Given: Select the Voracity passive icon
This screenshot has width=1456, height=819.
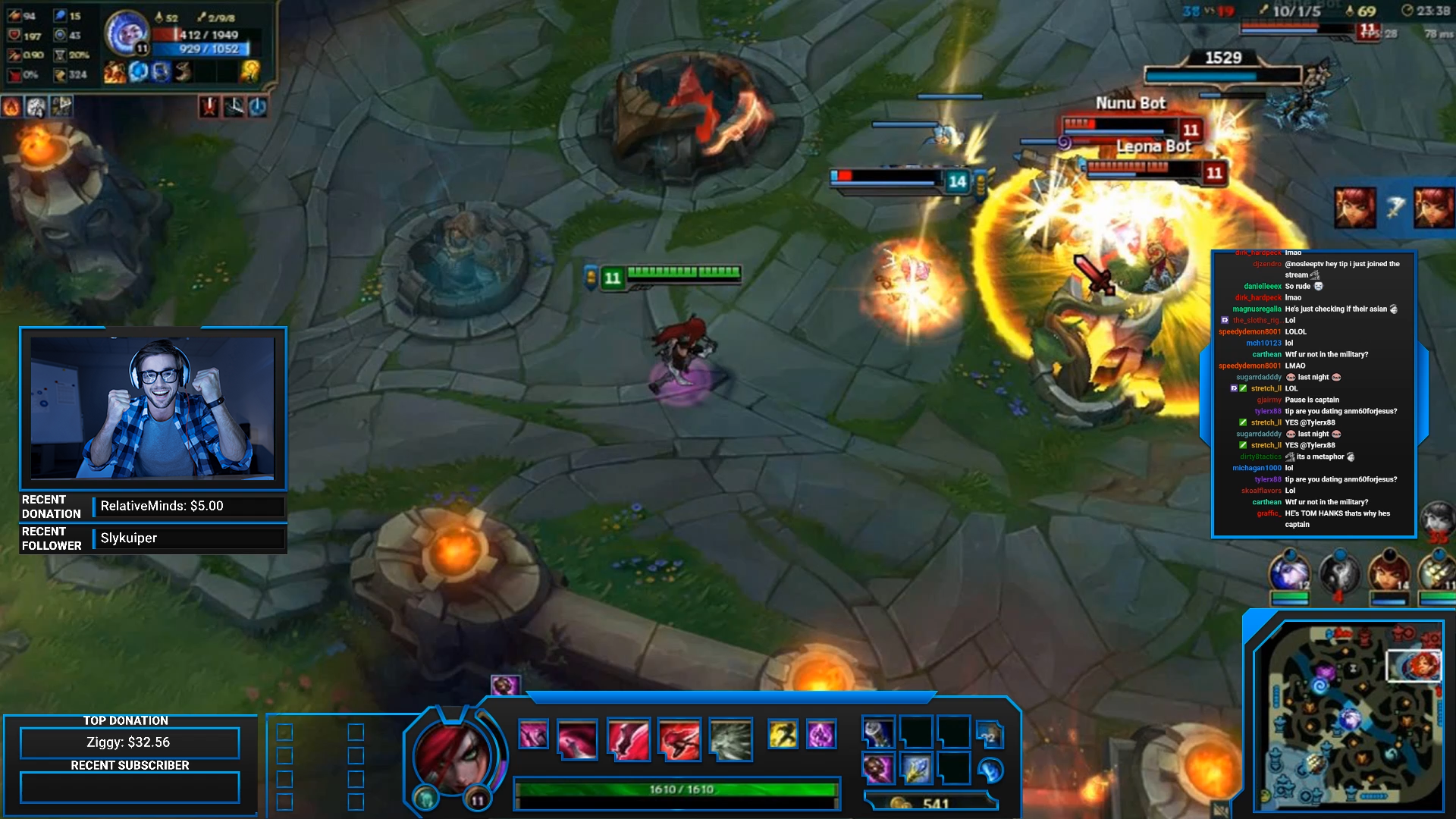Looking at the screenshot, I should pos(533,734).
